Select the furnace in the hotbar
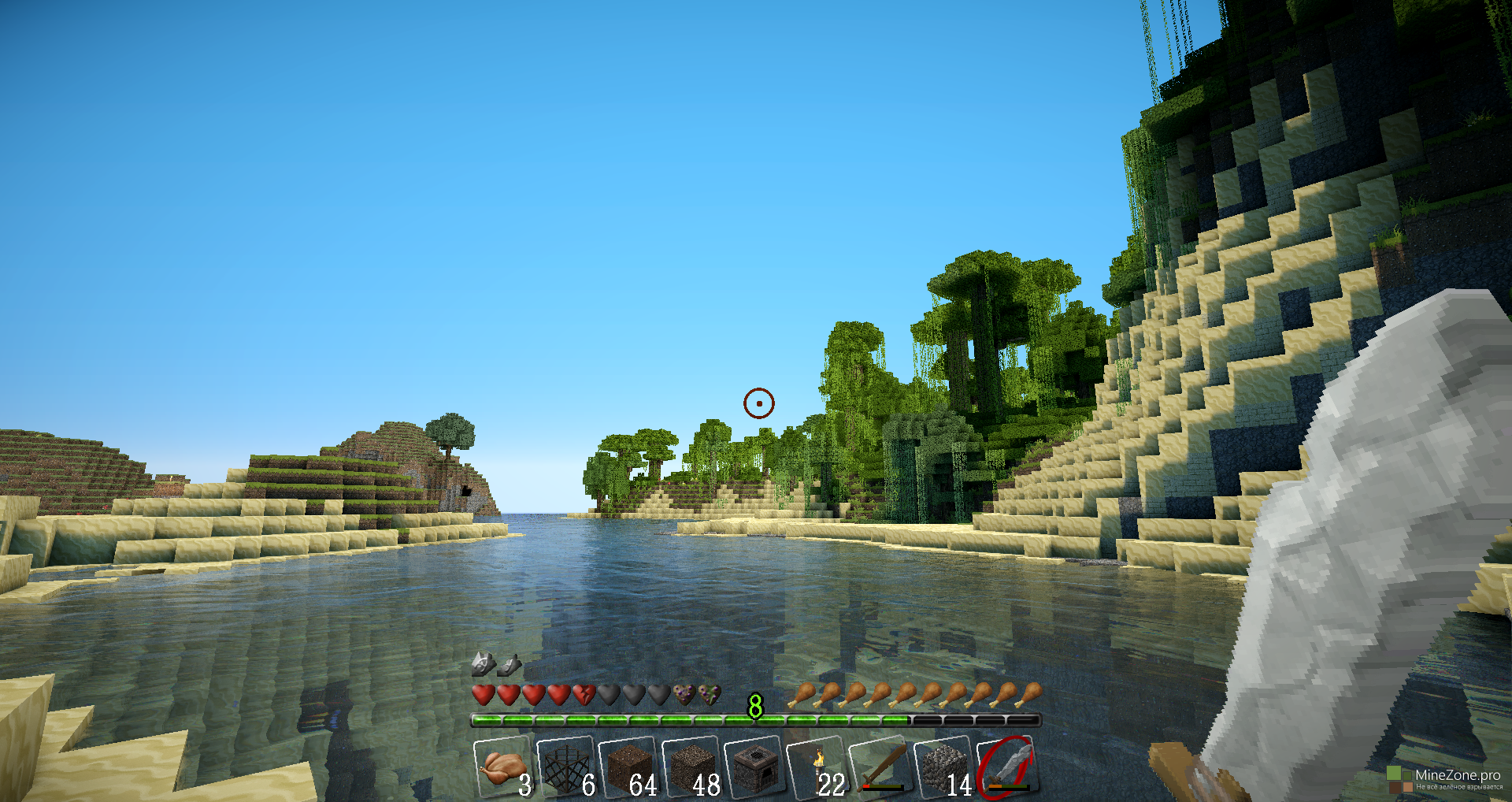Image resolution: width=1512 pixels, height=802 pixels. (754, 767)
